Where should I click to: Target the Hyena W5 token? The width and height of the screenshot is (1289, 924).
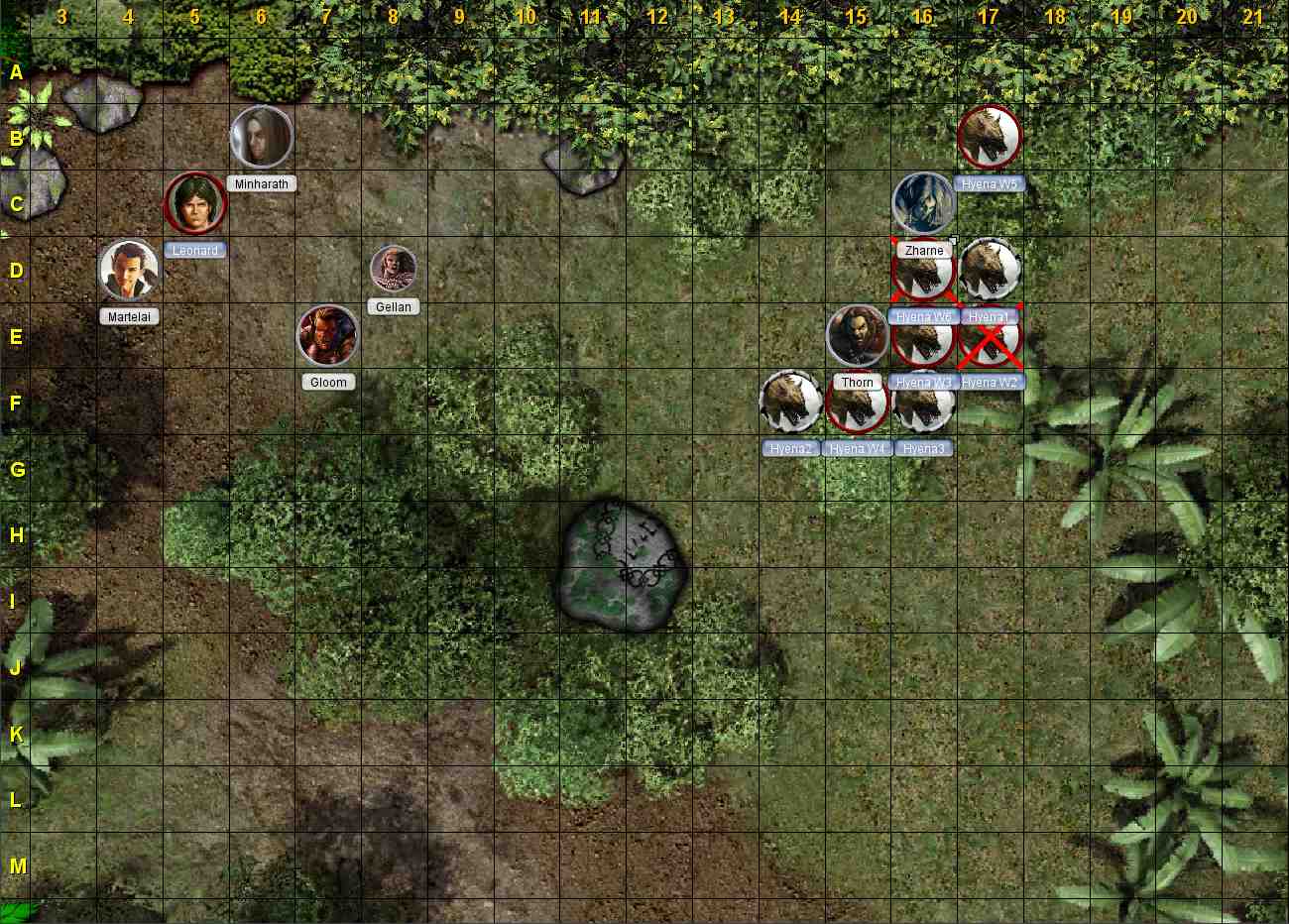pos(990,137)
